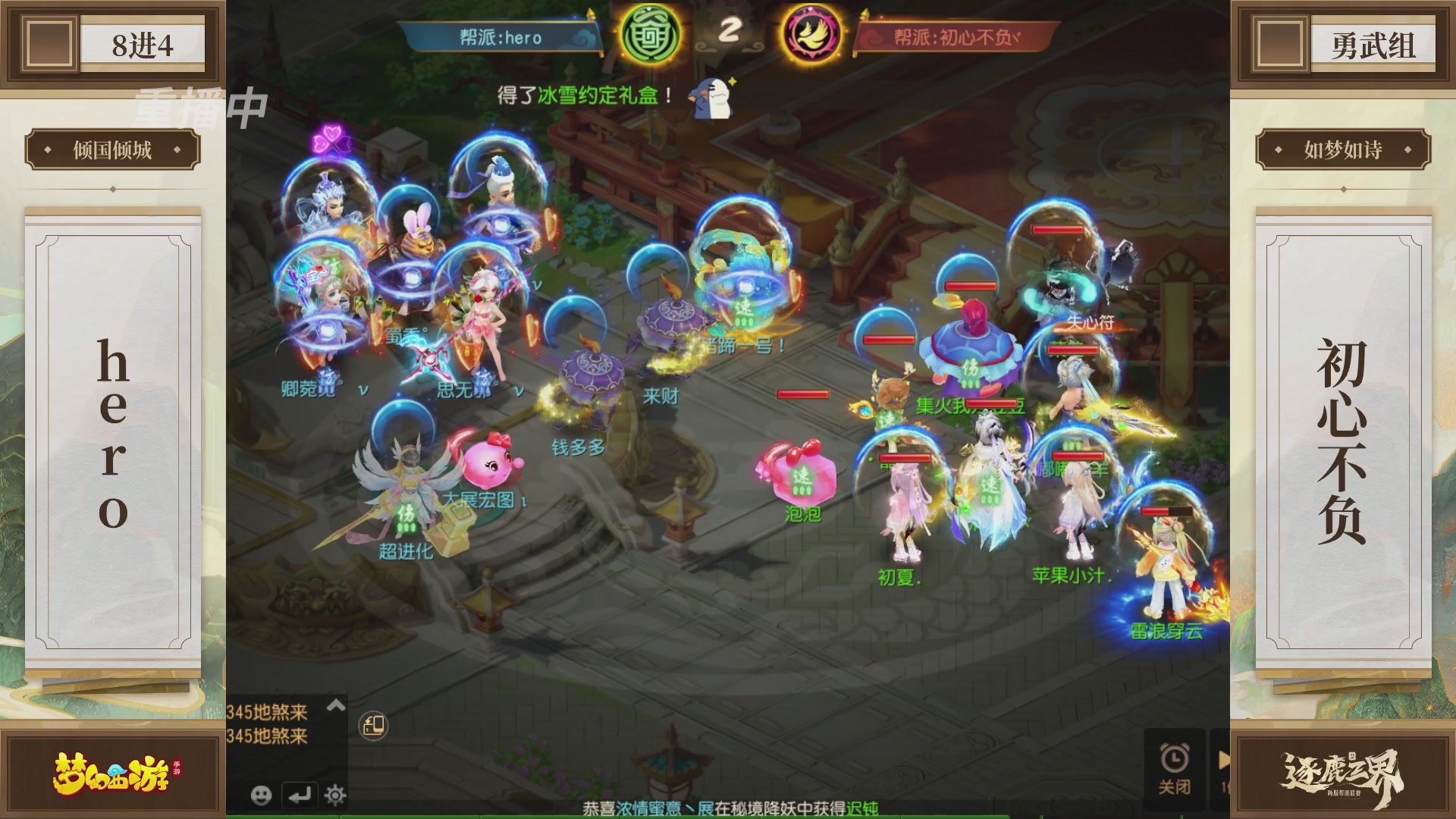
Task: Click the penguin mascot near the gift announcement
Action: pos(709,99)
